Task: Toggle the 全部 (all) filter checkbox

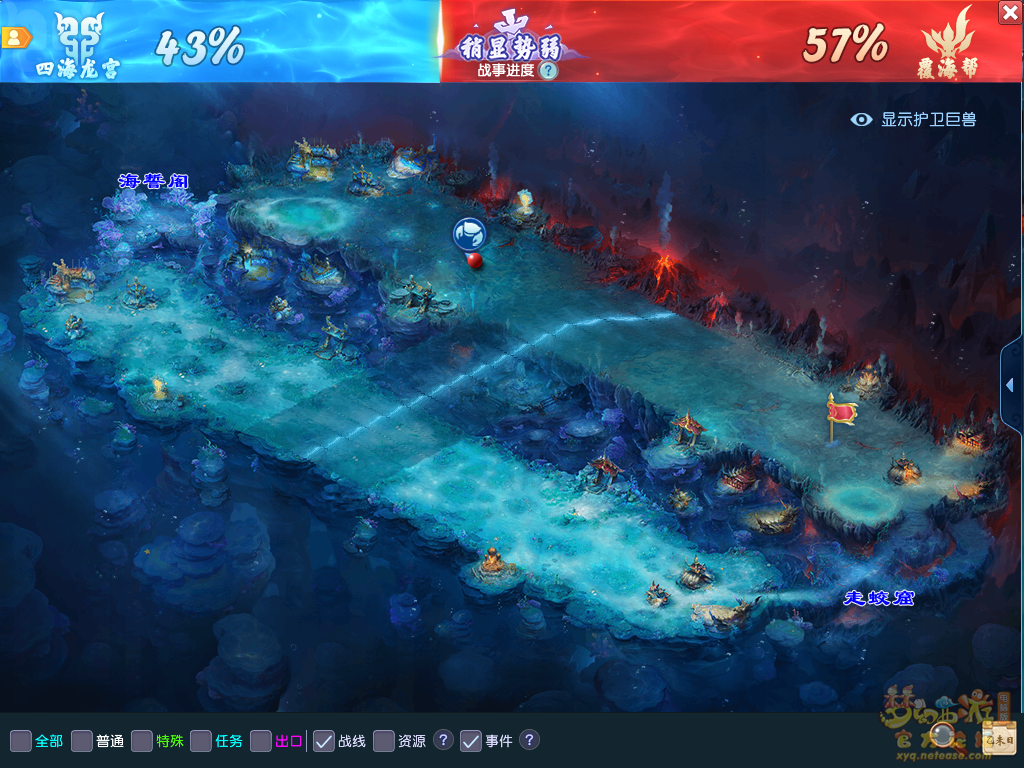Action: pyautogui.click(x=21, y=741)
